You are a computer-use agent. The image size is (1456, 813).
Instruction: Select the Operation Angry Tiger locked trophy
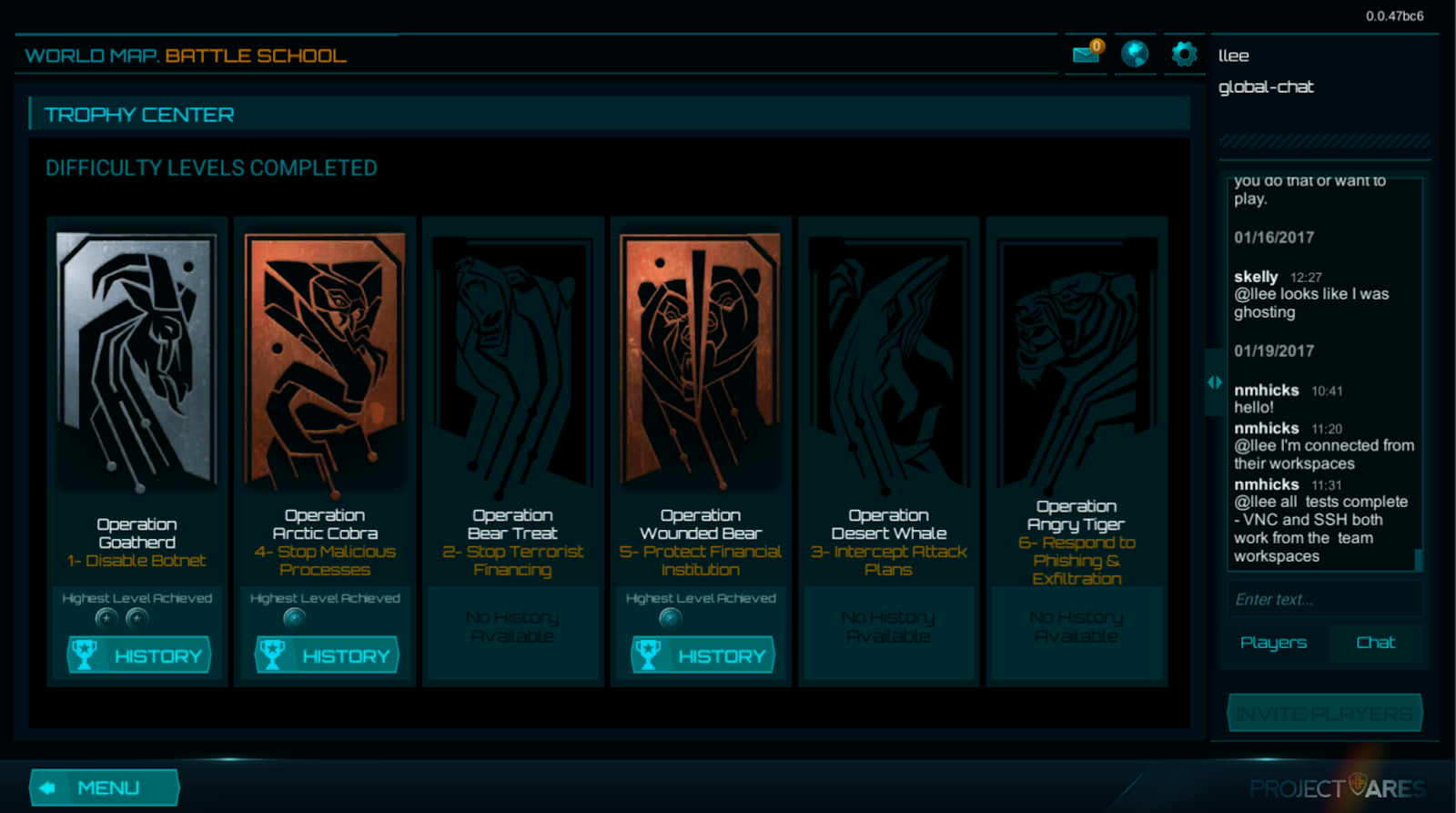tap(1077, 360)
